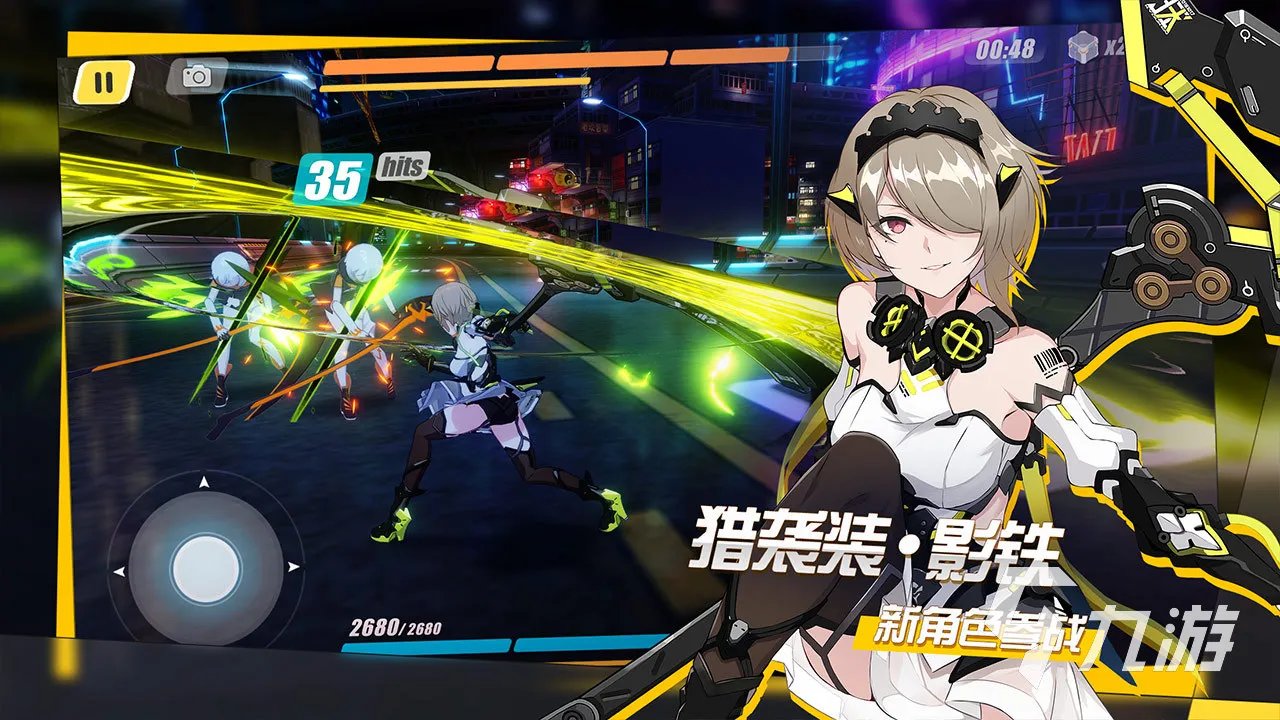This screenshot has height=720, width=1280.
Task: Tap the virtual joystick thumb pad
Action: click(x=205, y=569)
